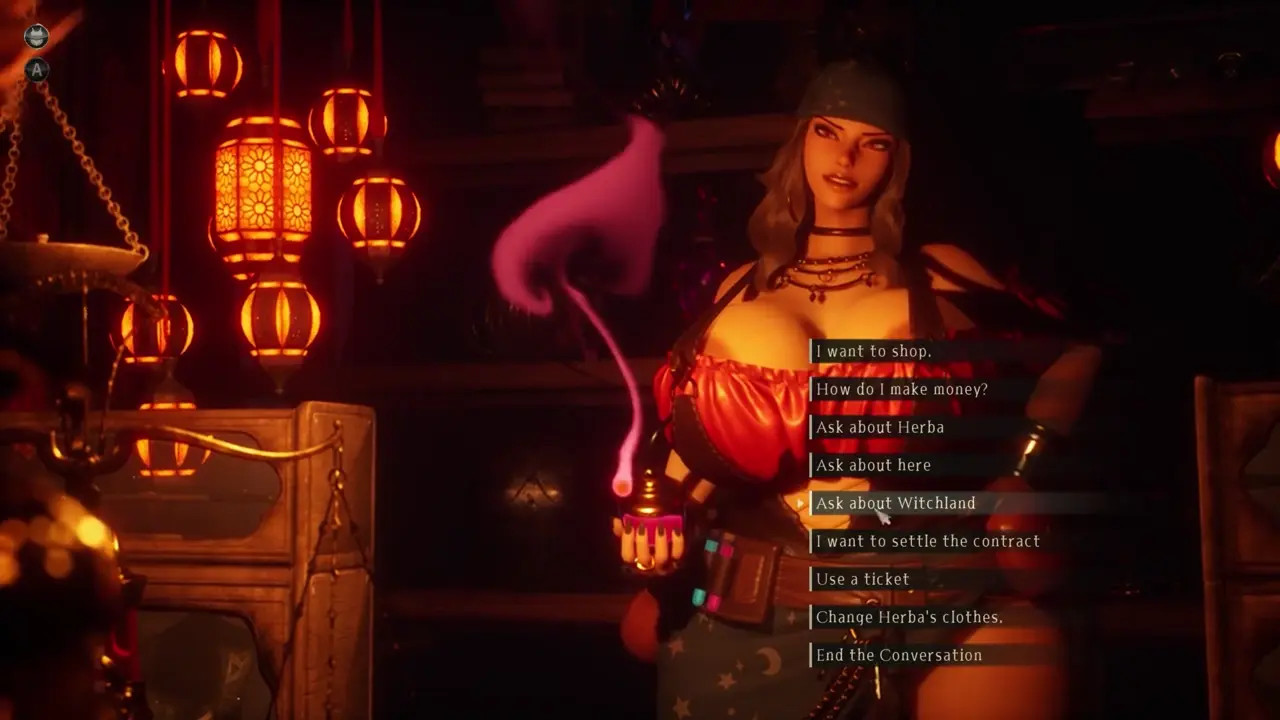This screenshot has height=720, width=1280.
Task: Pick the "Ask about Herba" dialogue choice
Action: click(x=879, y=427)
